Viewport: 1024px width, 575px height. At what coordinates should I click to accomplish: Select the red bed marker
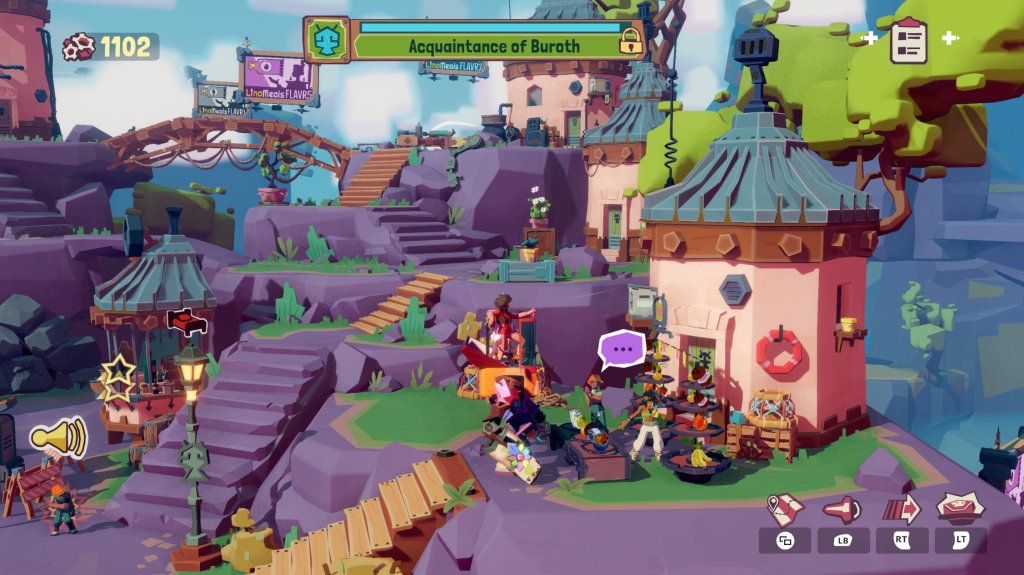click(185, 322)
